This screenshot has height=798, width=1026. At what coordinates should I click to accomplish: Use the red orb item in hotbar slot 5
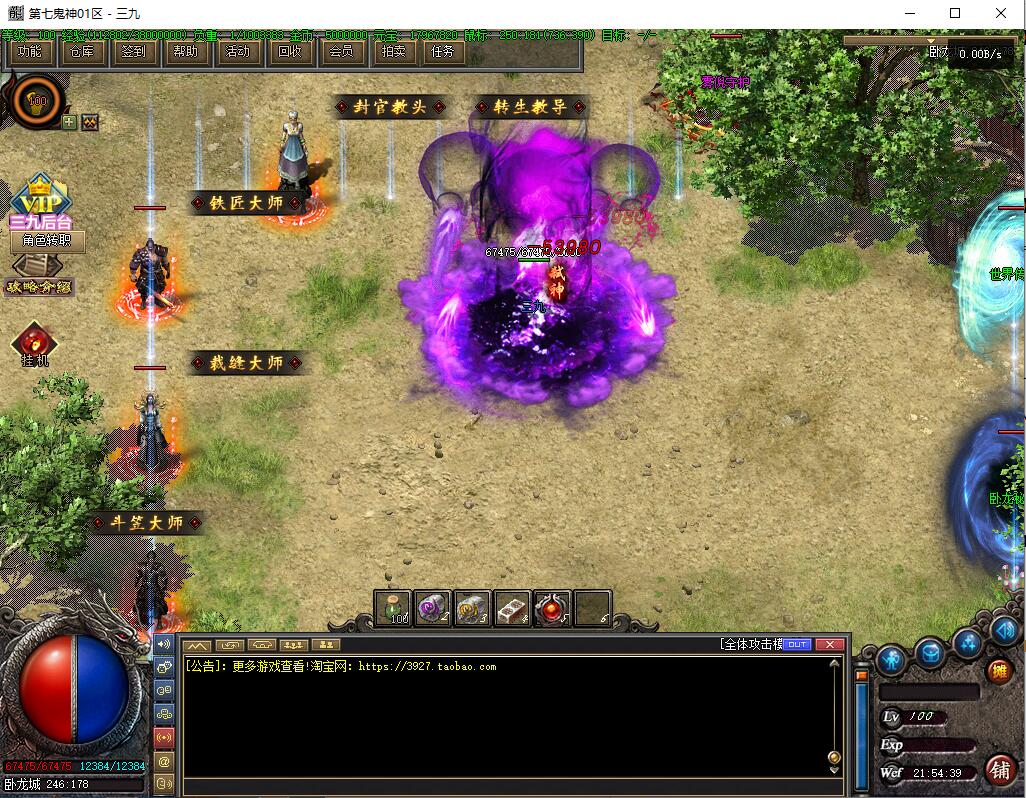[552, 608]
